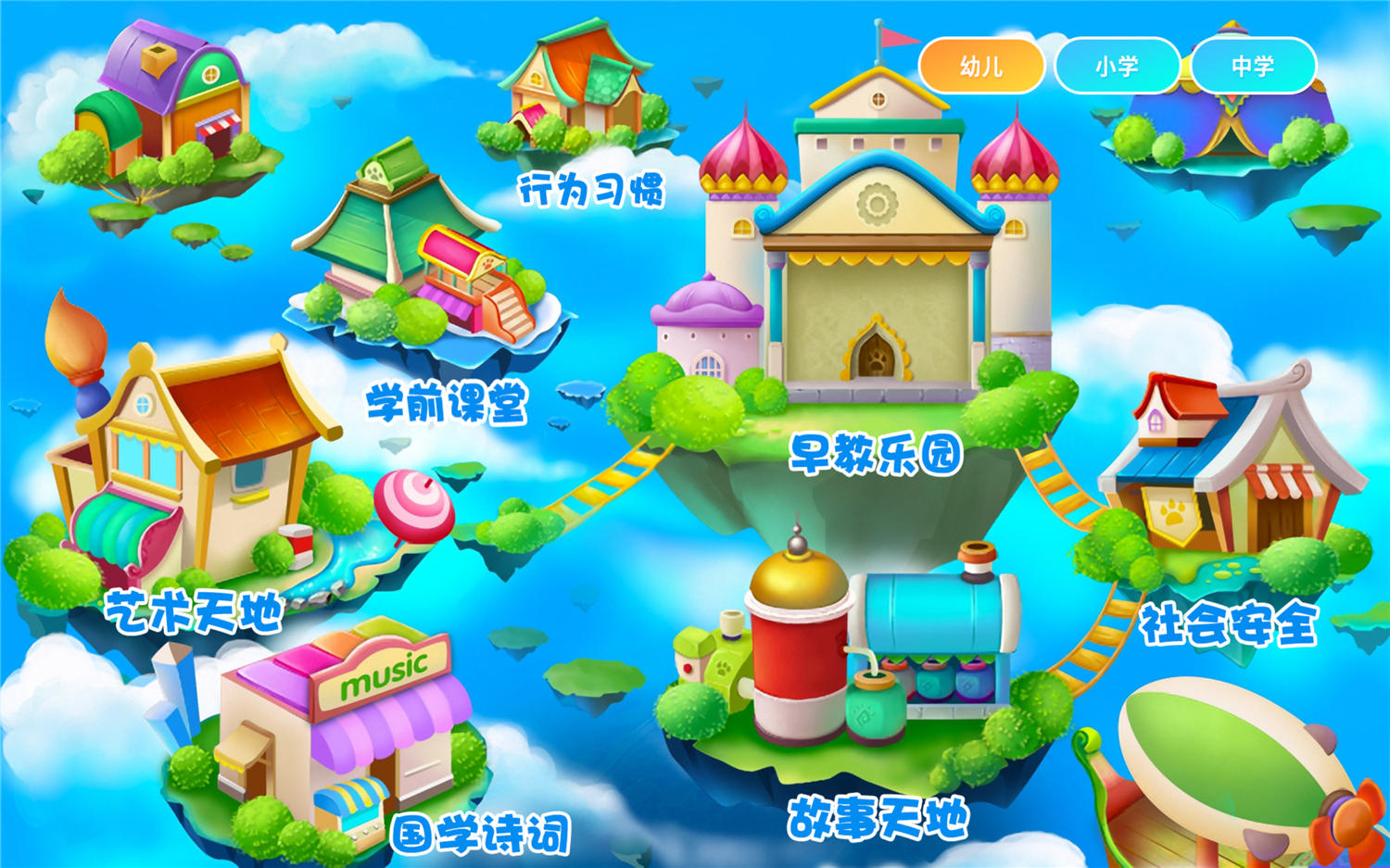
Task: Switch to the 中学 tab
Action: pyautogui.click(x=1256, y=65)
